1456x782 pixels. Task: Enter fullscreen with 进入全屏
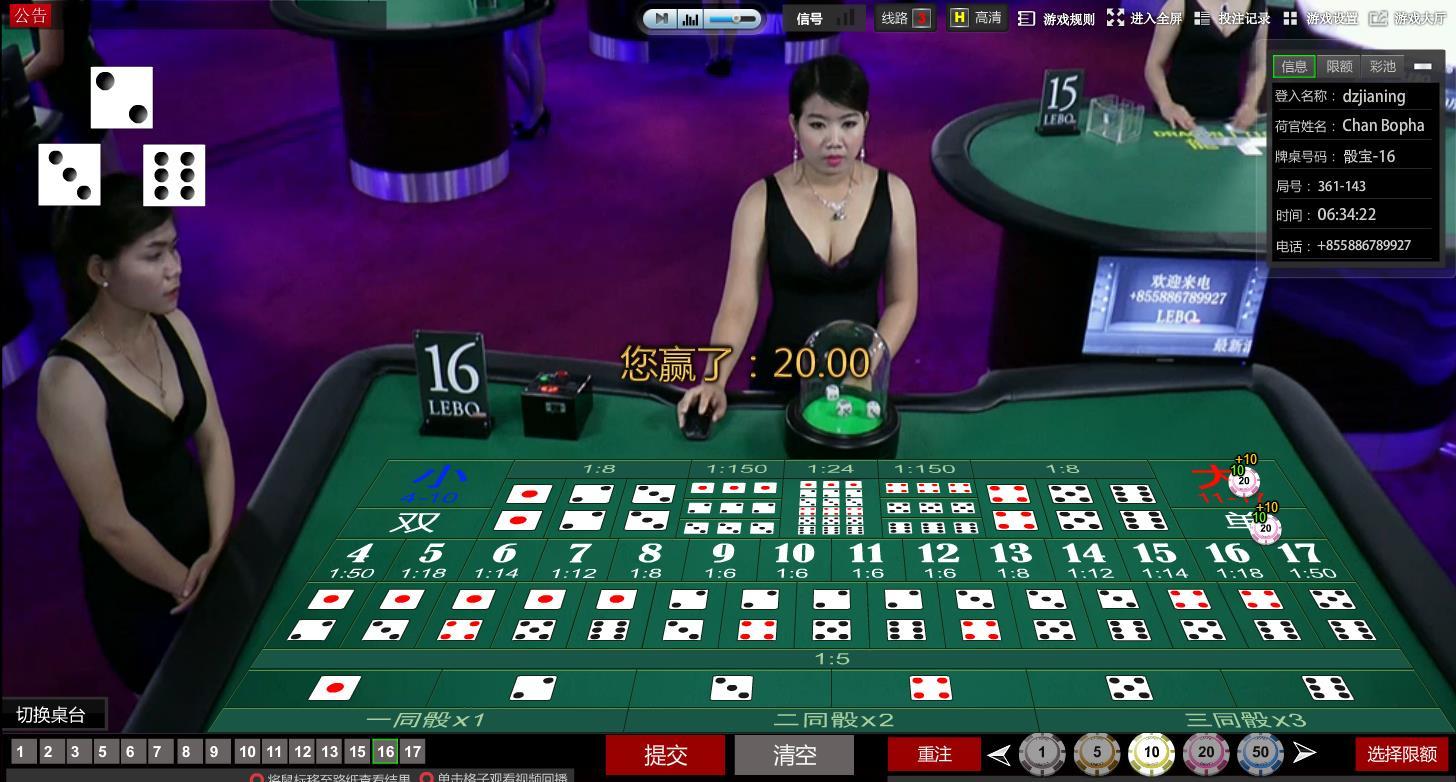tap(1145, 18)
